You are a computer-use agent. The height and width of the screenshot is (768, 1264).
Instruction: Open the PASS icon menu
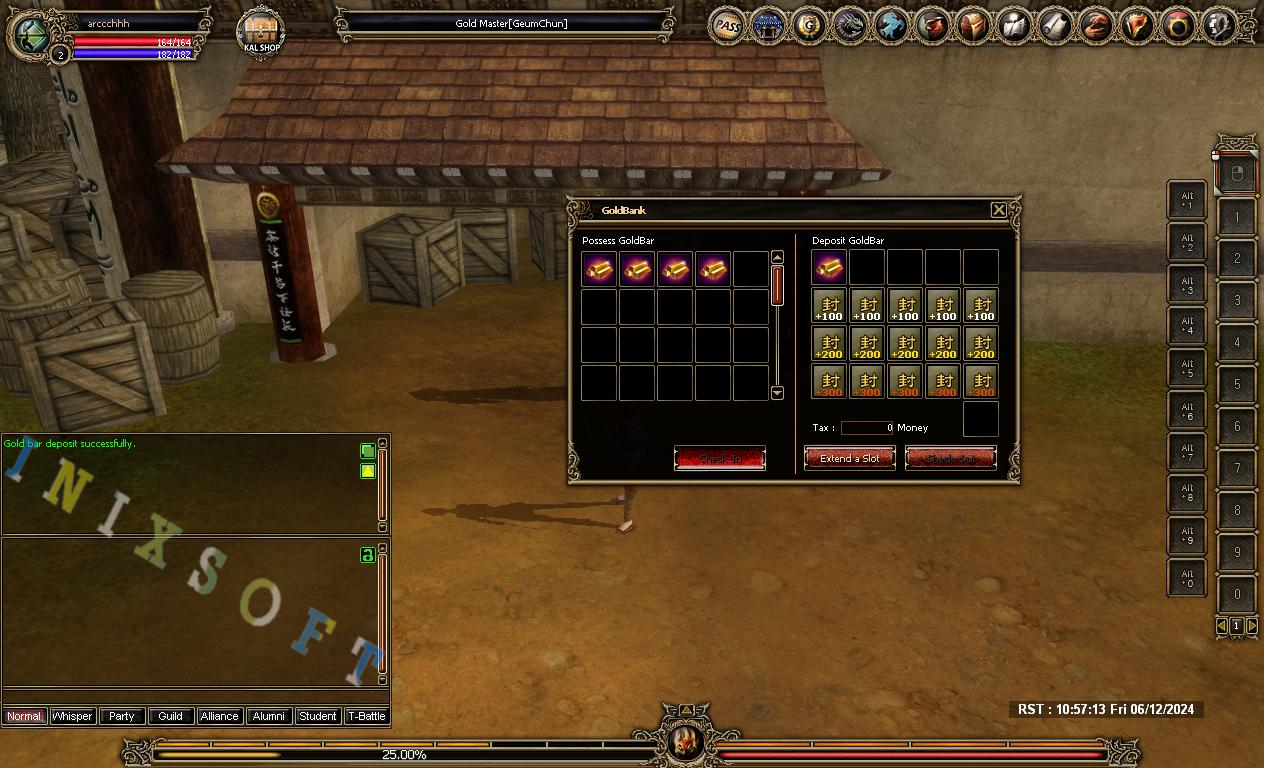[728, 26]
